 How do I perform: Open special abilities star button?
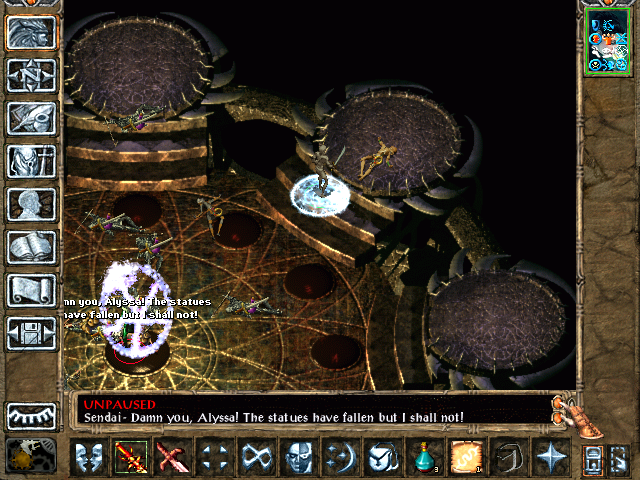click(551, 459)
